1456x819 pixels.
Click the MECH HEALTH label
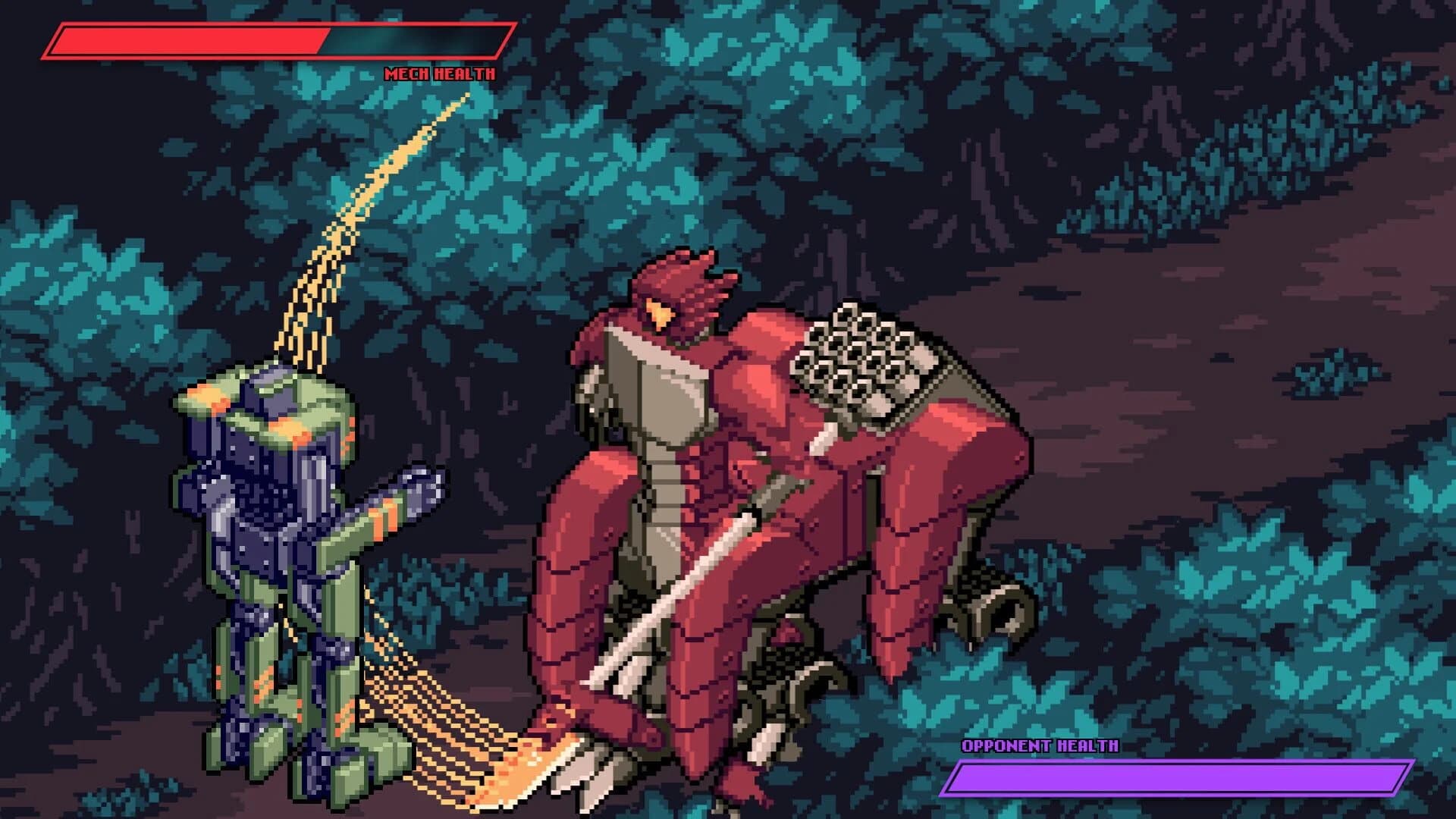click(440, 74)
